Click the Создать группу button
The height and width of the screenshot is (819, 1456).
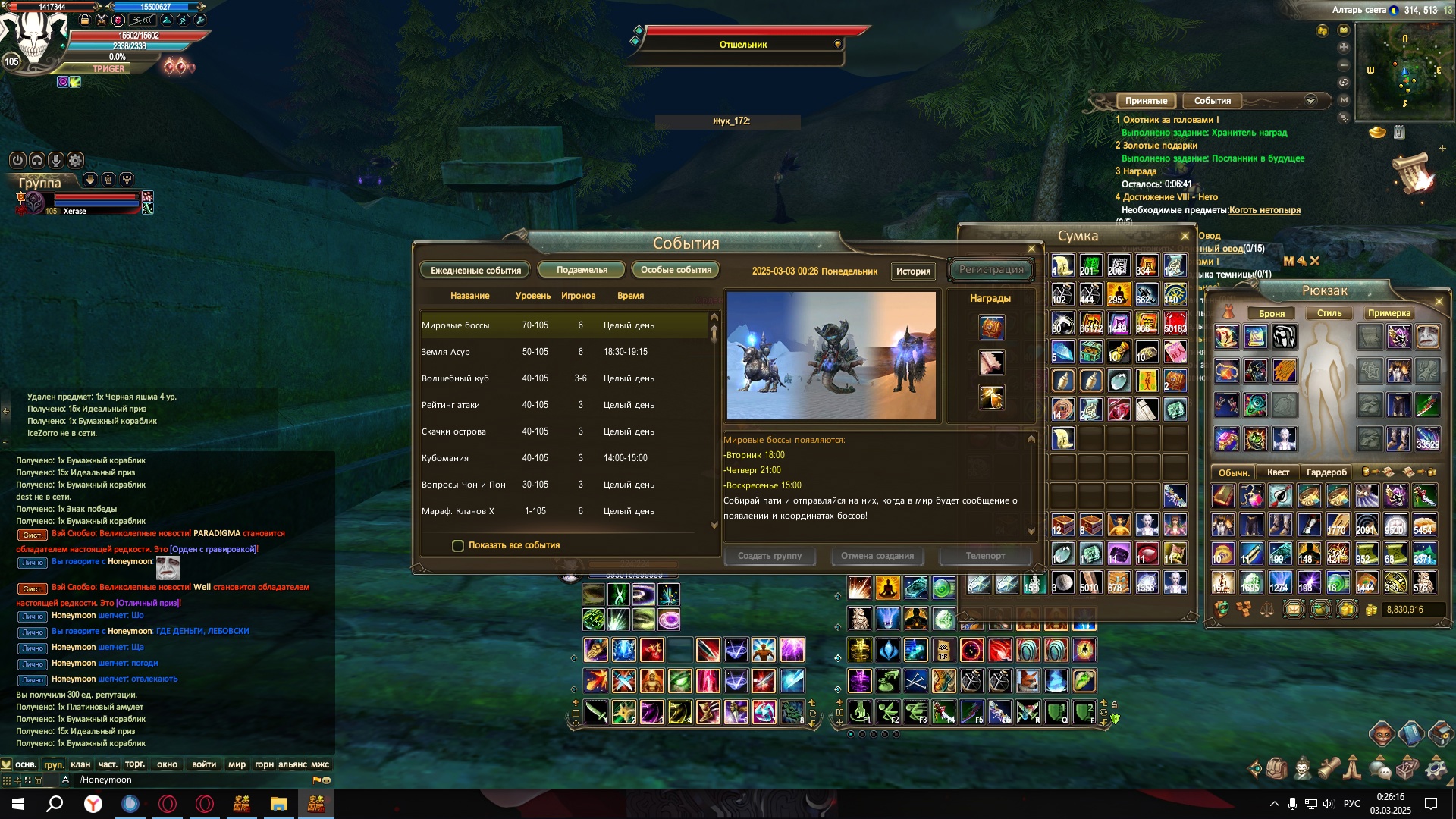(x=770, y=556)
